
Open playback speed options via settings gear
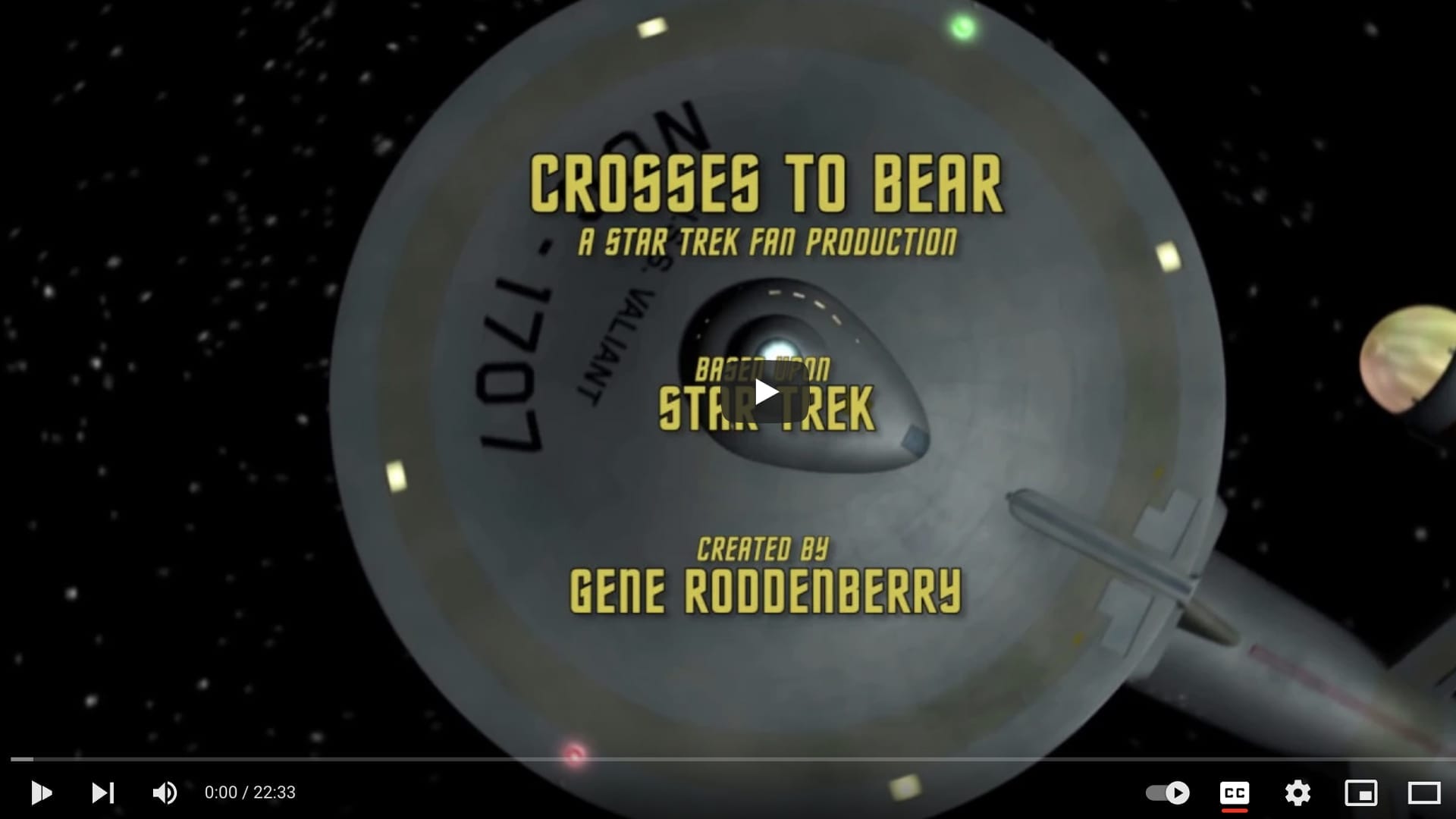pos(1298,793)
